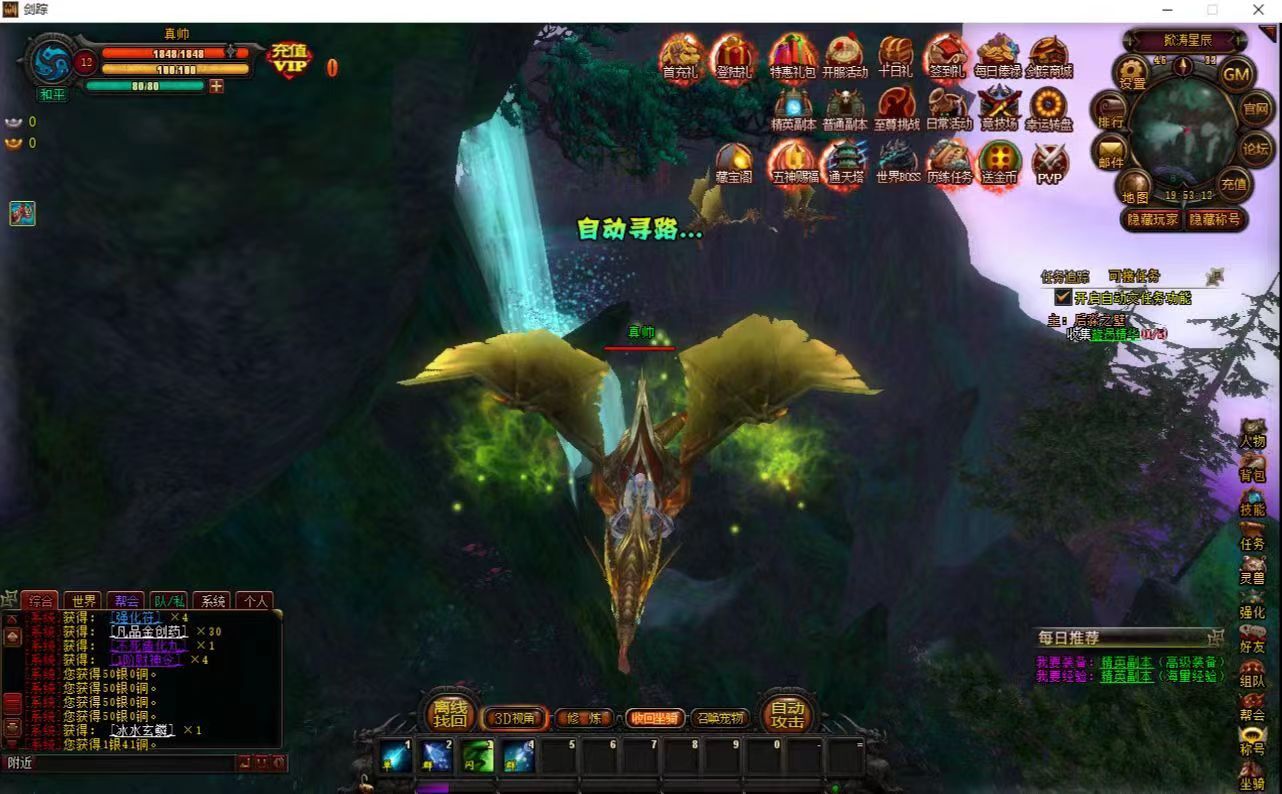
Task: Use the skill in hotbar slot 1
Action: pyautogui.click(x=396, y=756)
